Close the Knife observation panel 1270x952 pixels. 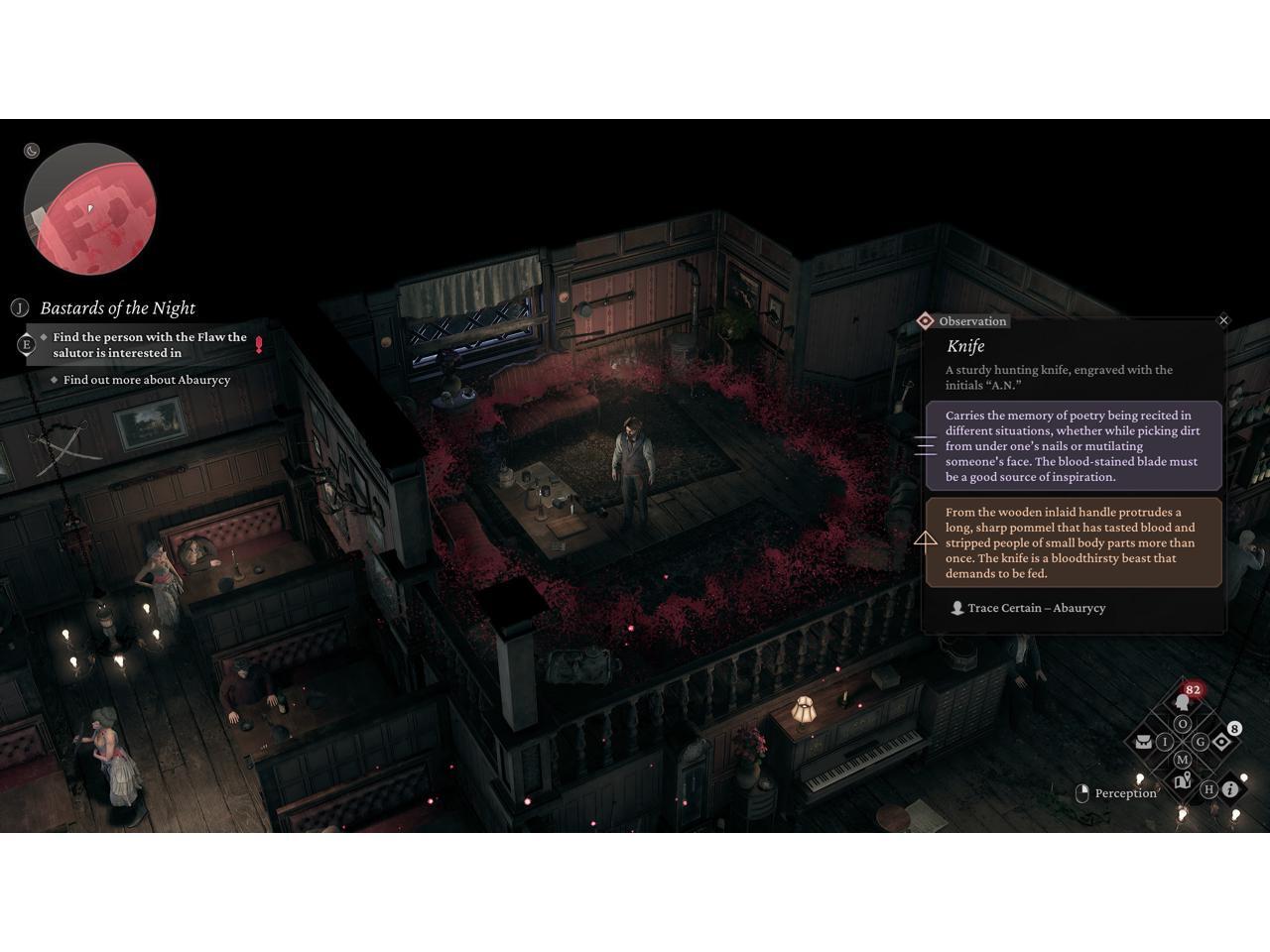(1223, 320)
